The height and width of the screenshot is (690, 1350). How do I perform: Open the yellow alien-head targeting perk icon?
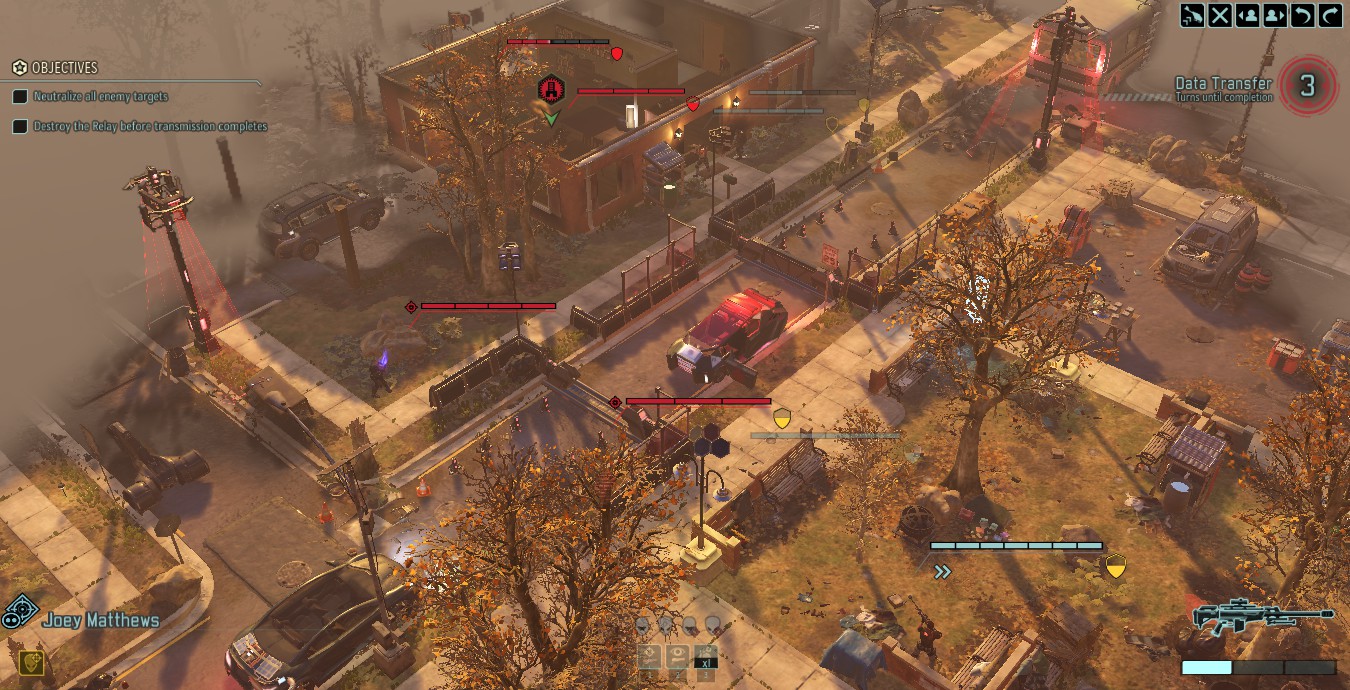click(31, 663)
